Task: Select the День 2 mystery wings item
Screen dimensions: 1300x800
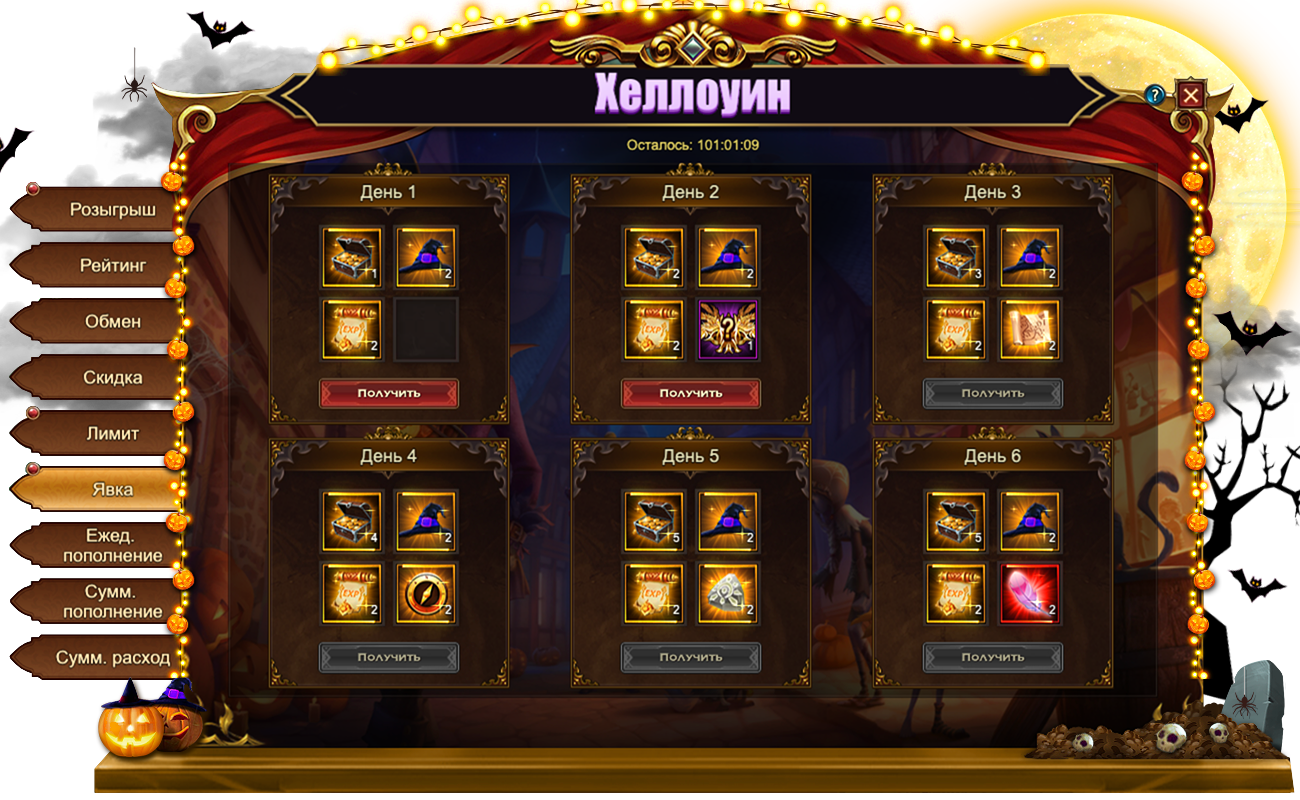Action: 728,329
